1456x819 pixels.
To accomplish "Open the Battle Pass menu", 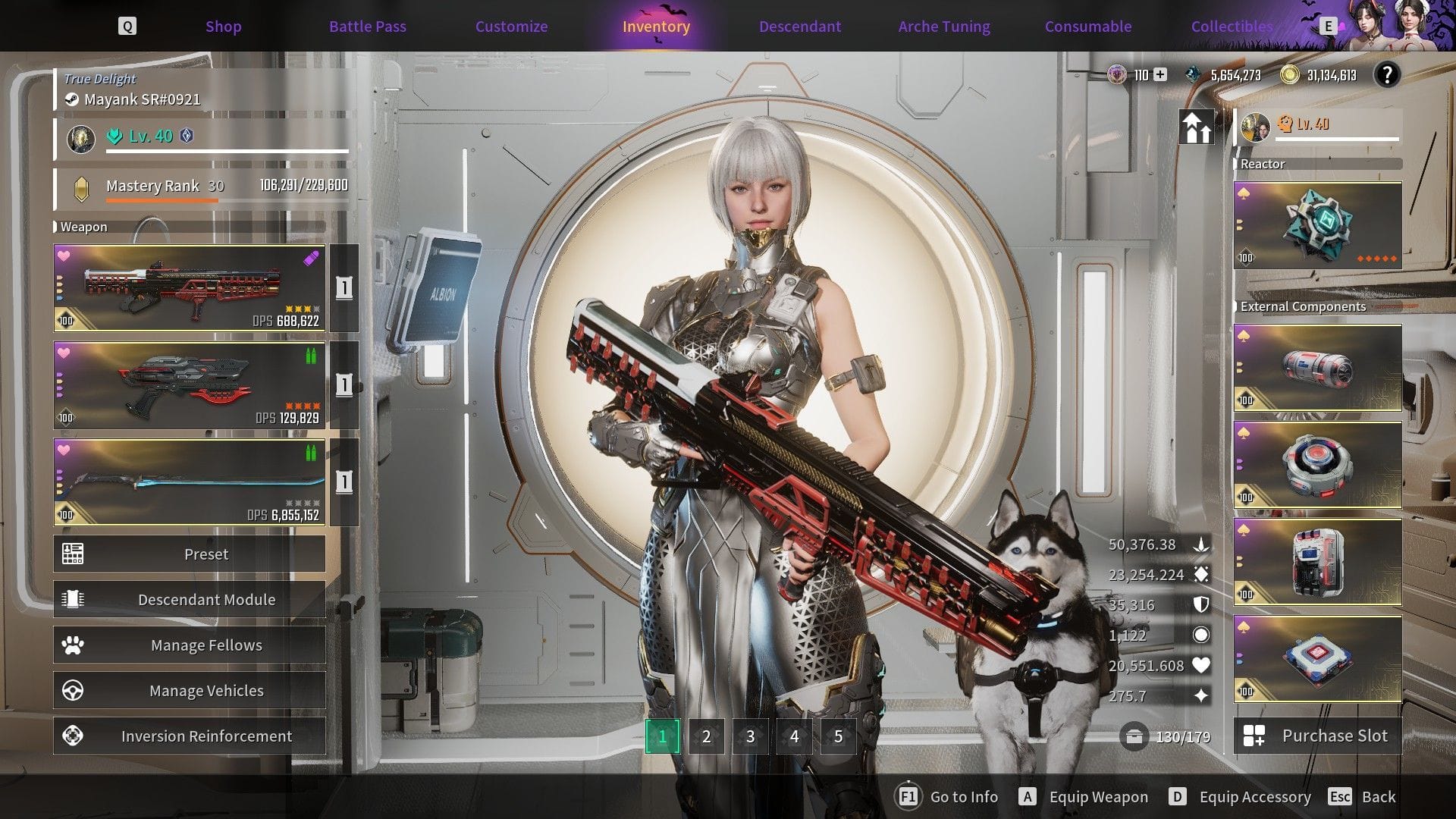I will [x=367, y=26].
